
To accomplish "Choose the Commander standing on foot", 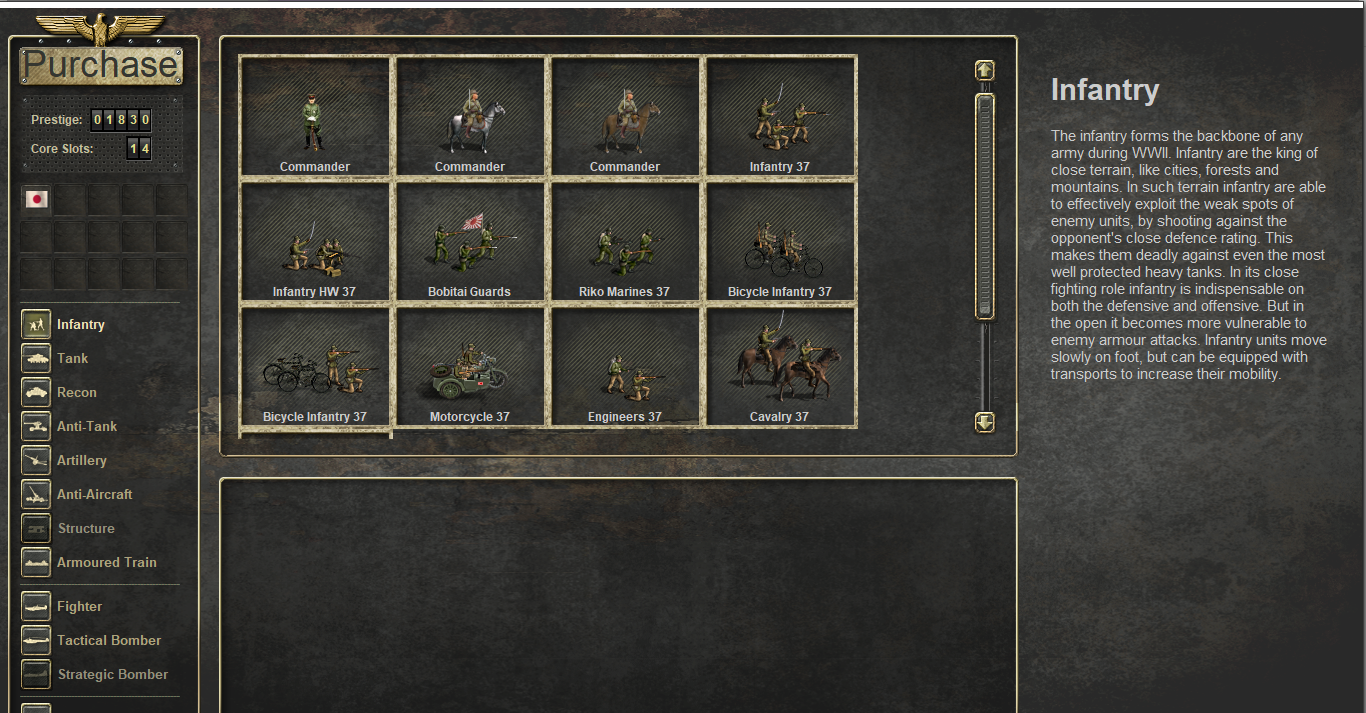I will (x=315, y=117).
